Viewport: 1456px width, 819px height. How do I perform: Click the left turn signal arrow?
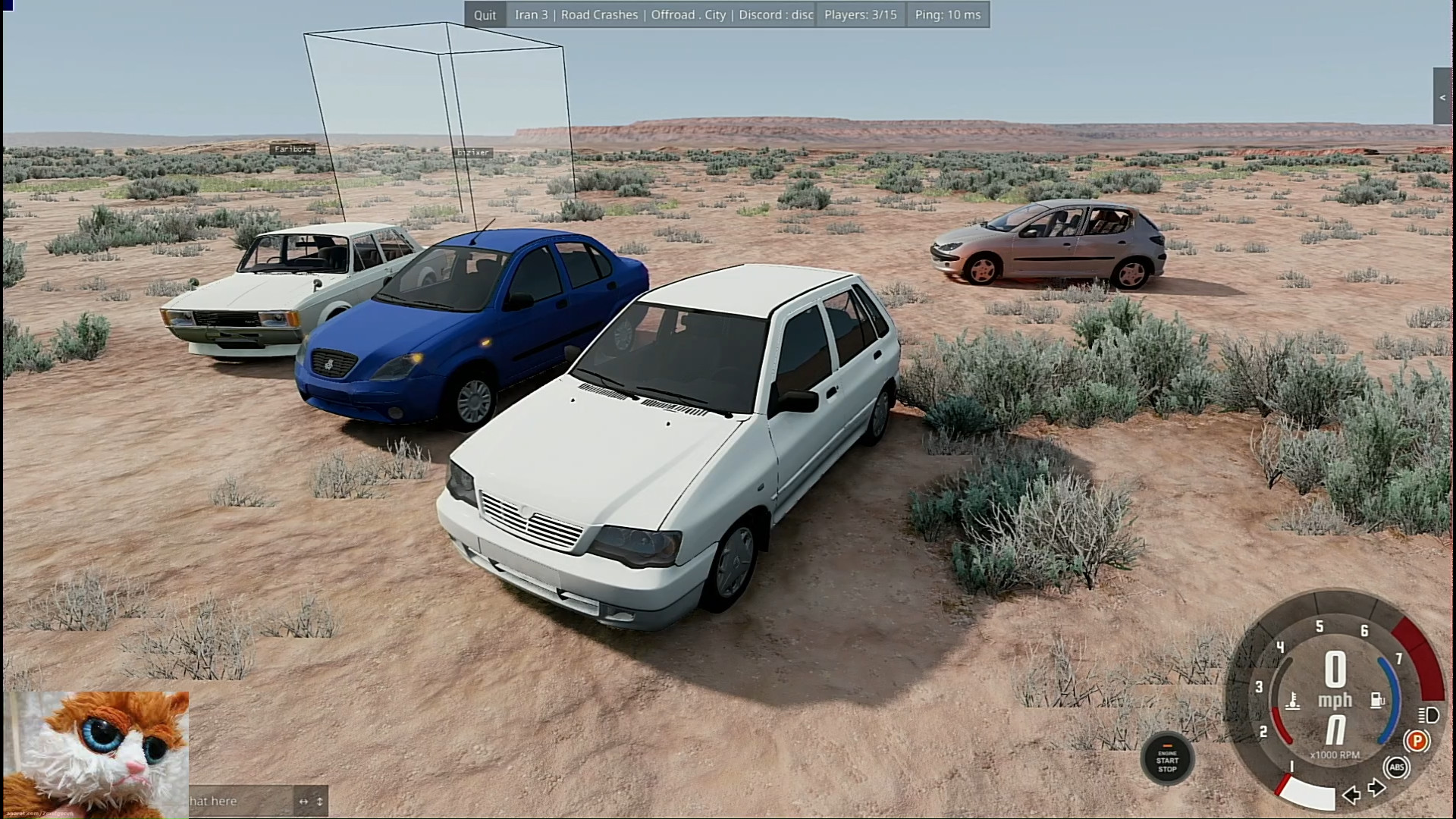1351,794
